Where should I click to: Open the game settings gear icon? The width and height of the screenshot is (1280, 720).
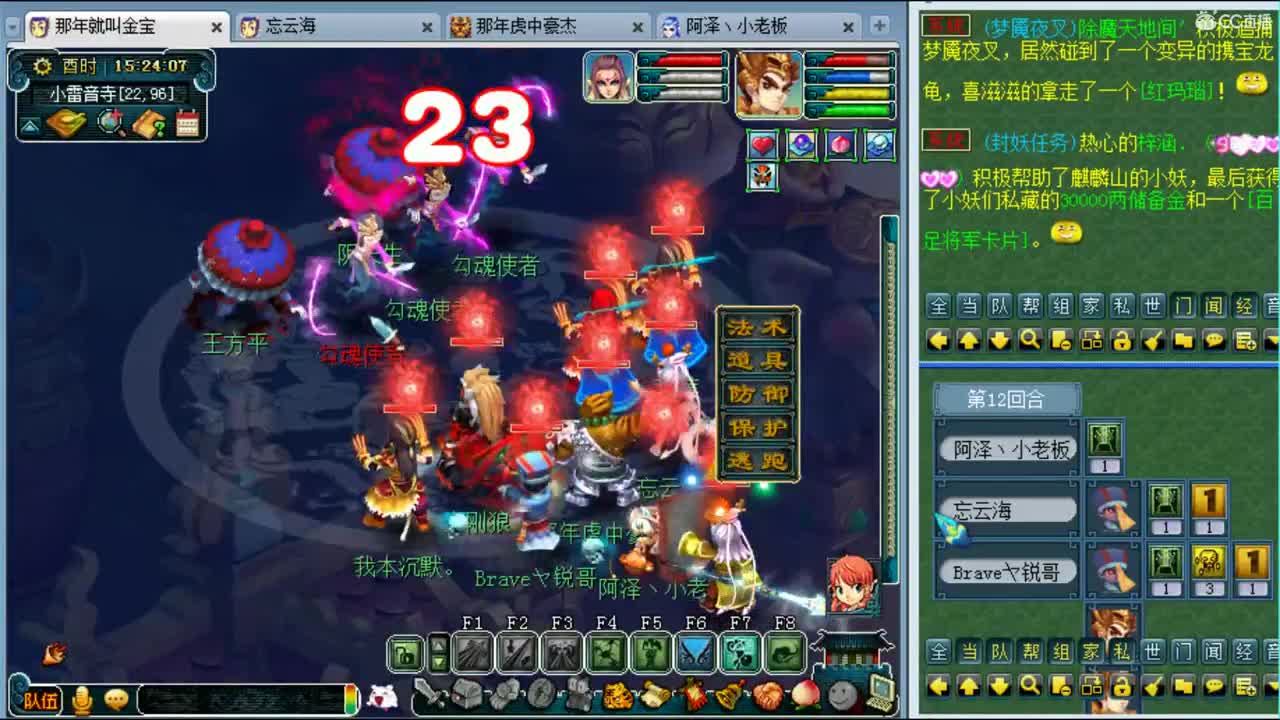(41, 67)
